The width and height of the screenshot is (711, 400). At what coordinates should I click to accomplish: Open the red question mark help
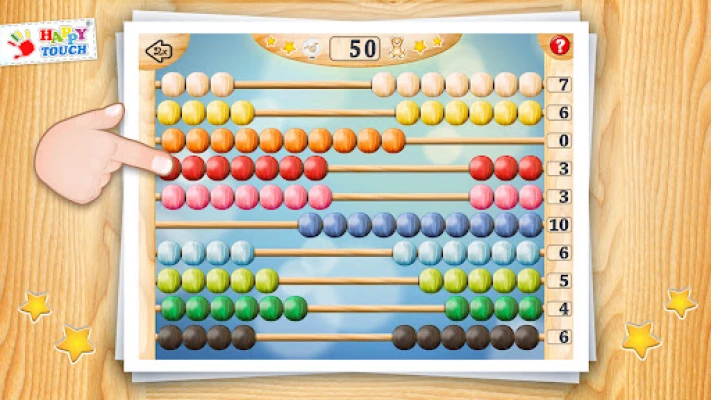pos(559,45)
